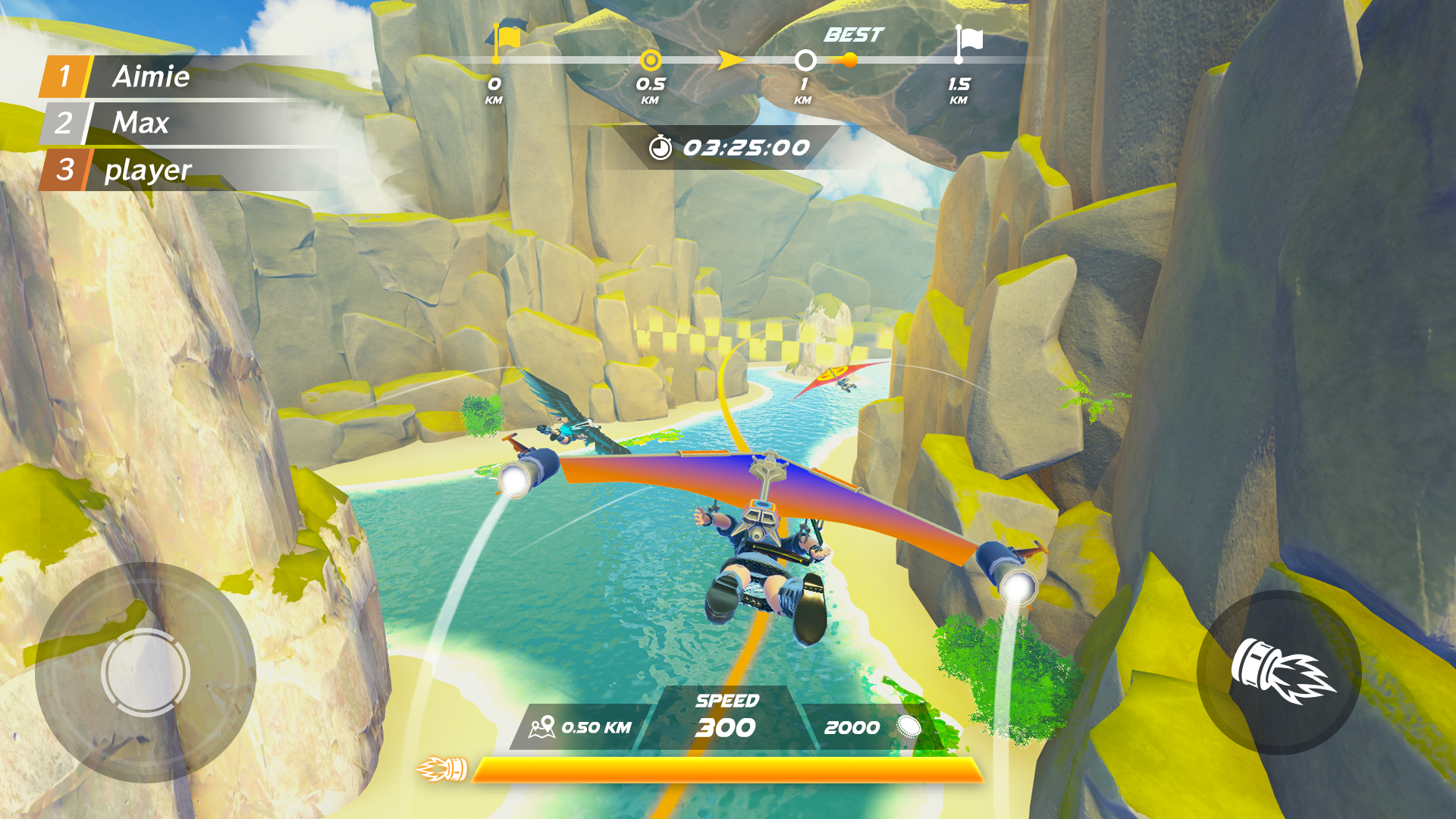Tap the virtual joystick knob
Image resolution: width=1456 pixels, height=819 pixels.
[145, 672]
